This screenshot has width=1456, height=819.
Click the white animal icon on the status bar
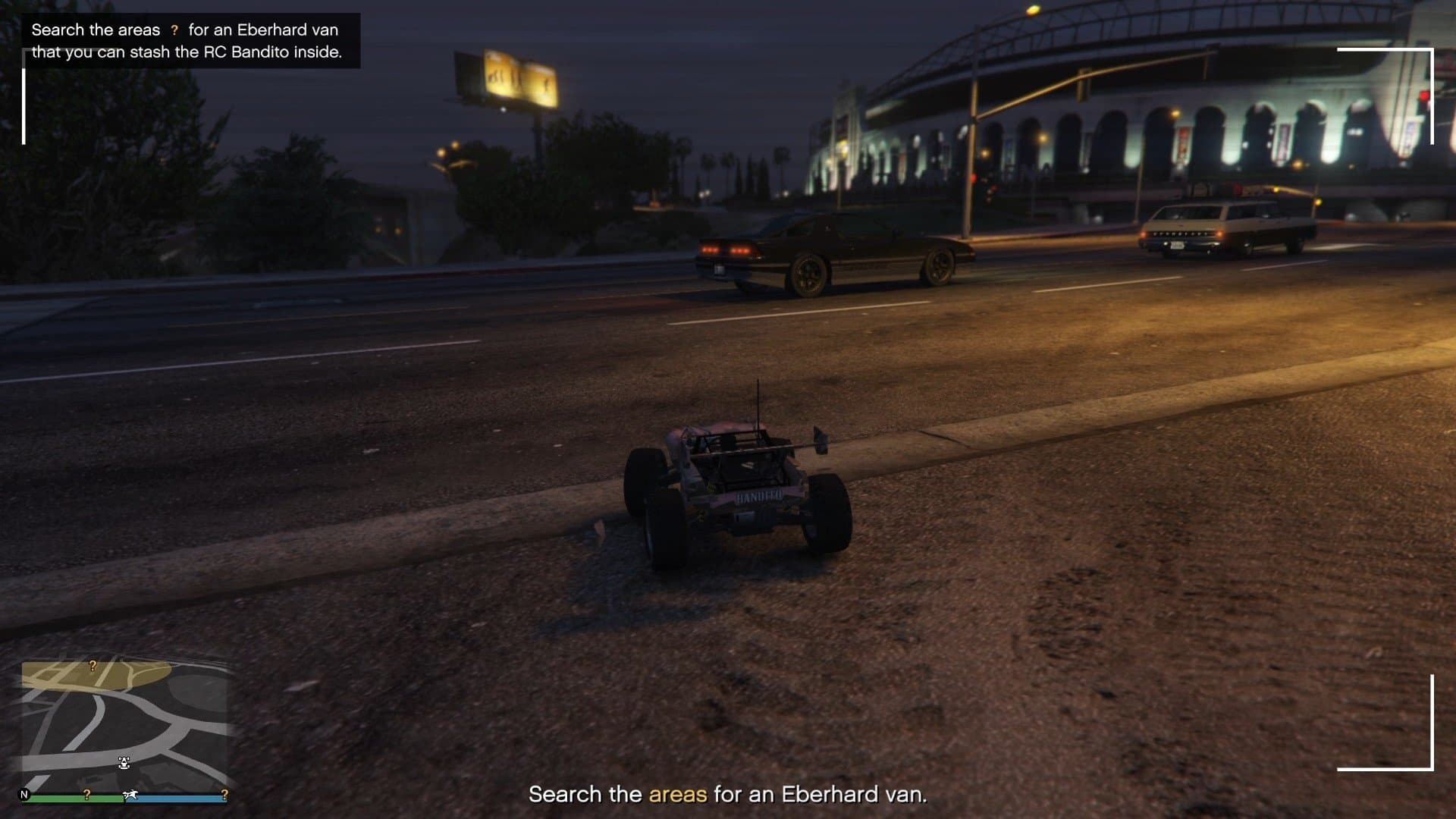130,793
